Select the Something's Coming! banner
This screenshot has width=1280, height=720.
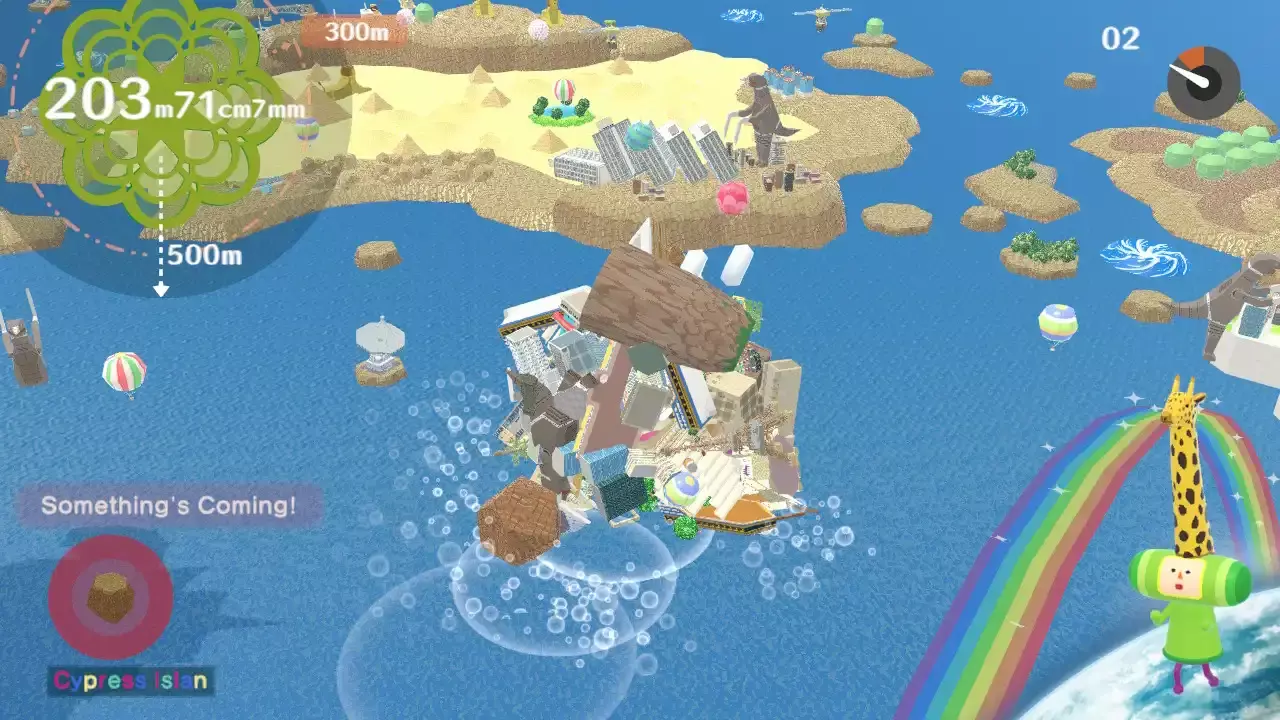pos(169,506)
